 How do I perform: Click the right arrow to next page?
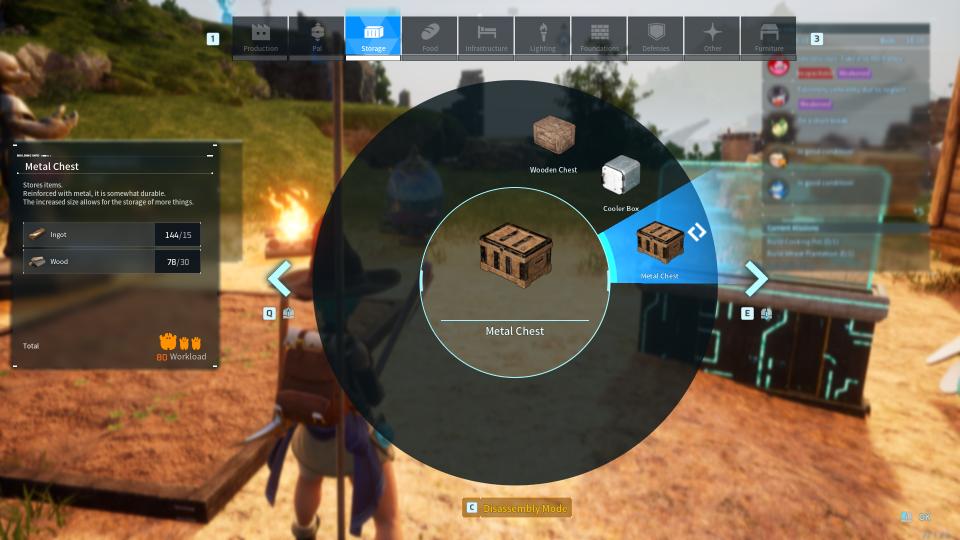756,280
